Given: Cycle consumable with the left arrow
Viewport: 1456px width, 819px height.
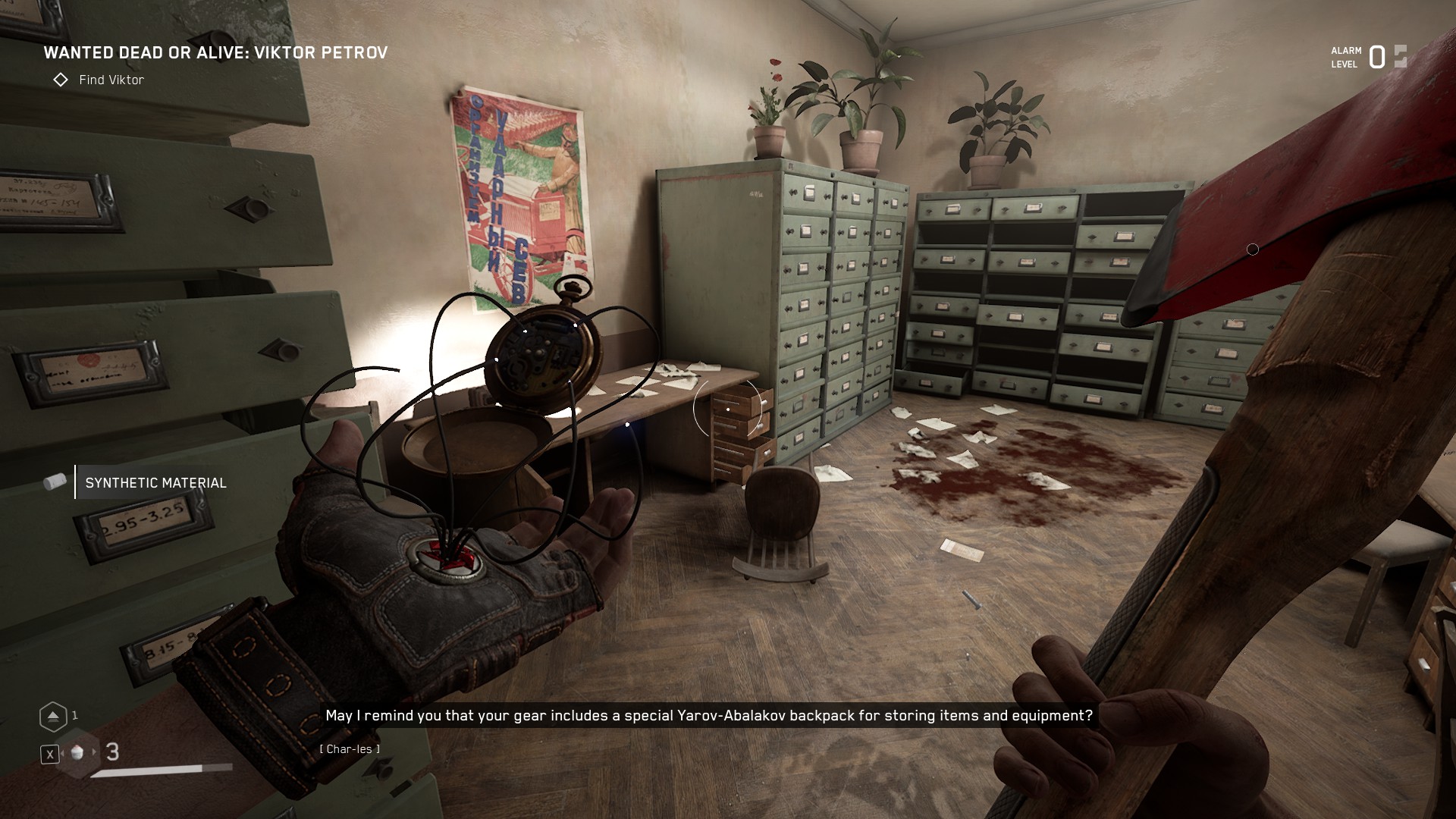Looking at the screenshot, I should click(61, 752).
